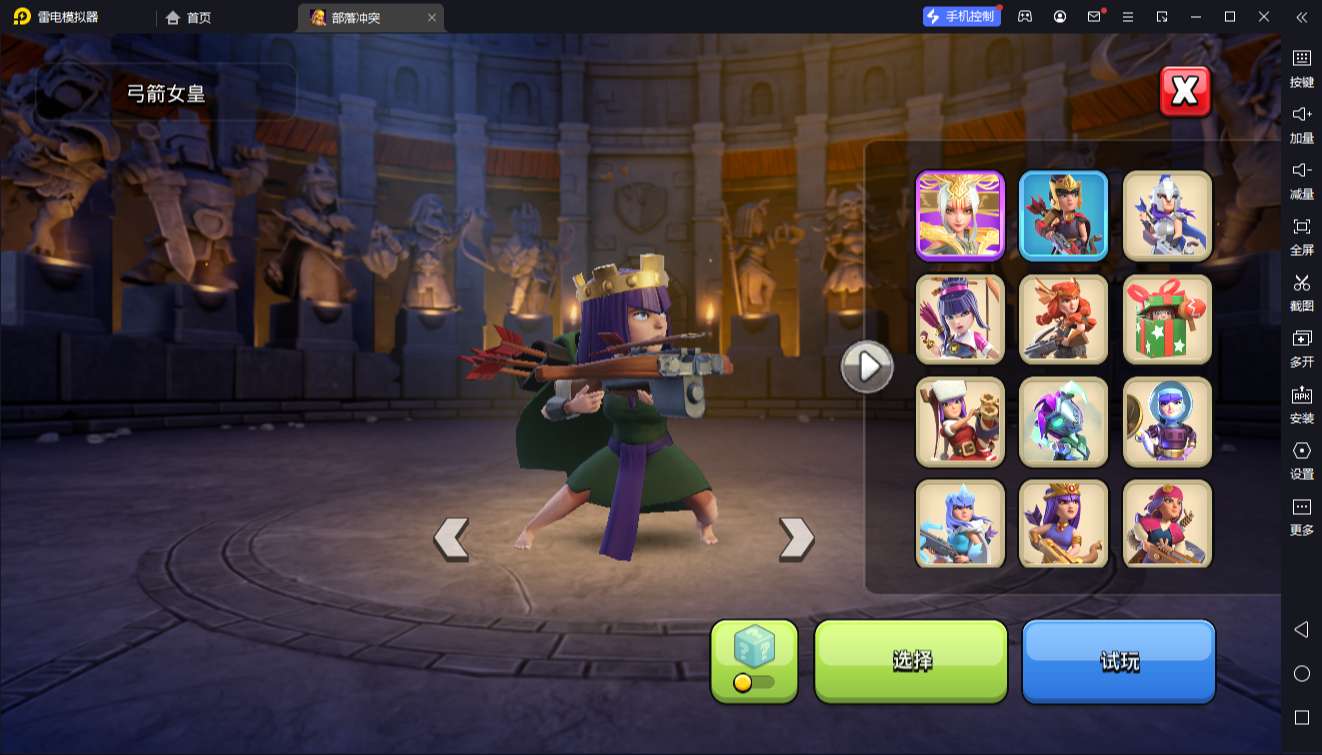Choose the green ghostly queen skin
The width and height of the screenshot is (1322, 755).
(x=1063, y=422)
